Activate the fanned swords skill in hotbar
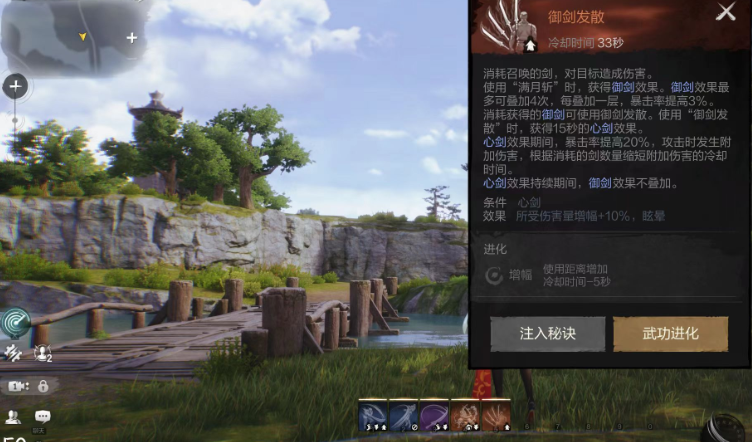Image resolution: width=752 pixels, height=442 pixels. coord(496,416)
